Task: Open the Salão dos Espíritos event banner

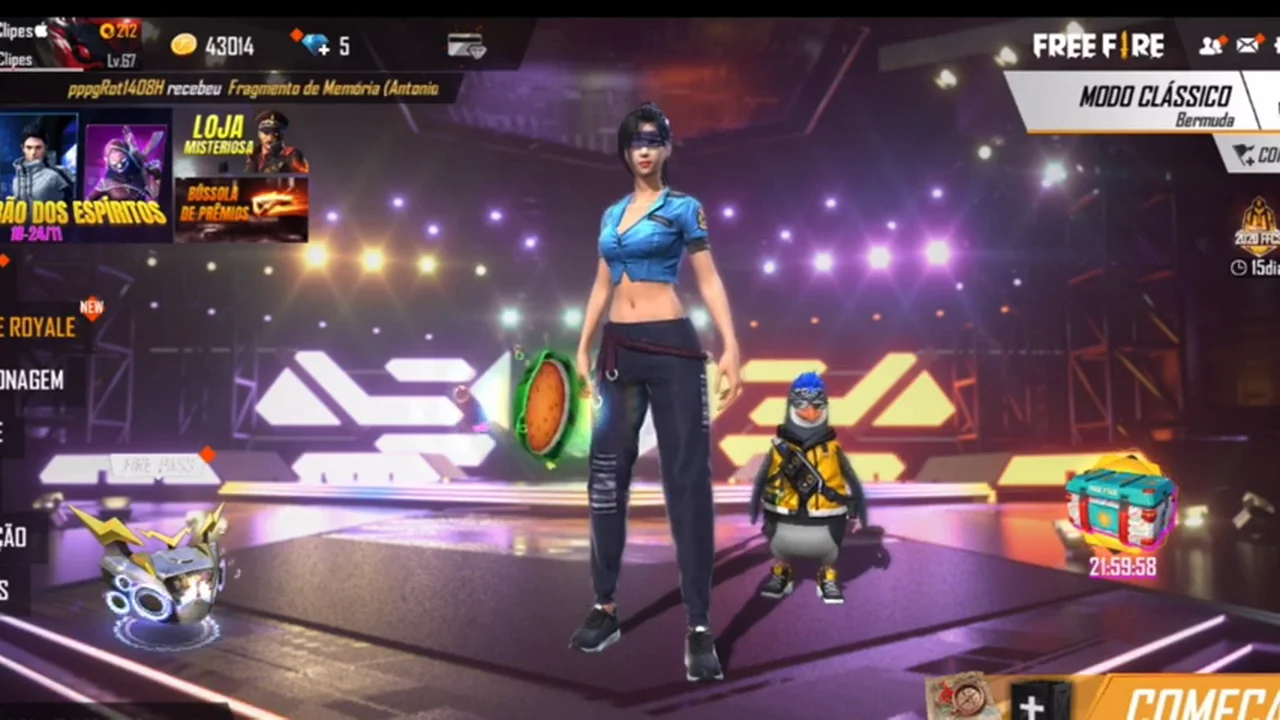Action: (x=83, y=175)
